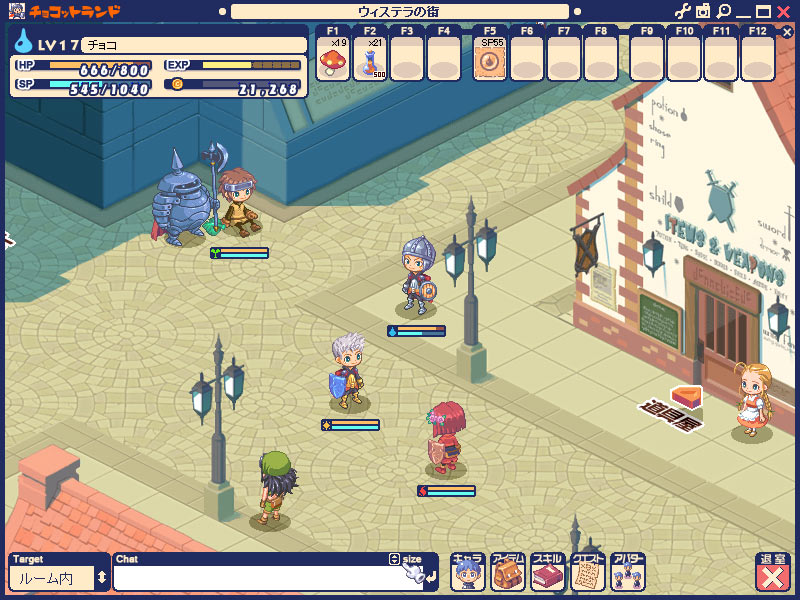This screenshot has height=600, width=800.
Task: Send the chat message with enter arrow
Action: pos(430,577)
